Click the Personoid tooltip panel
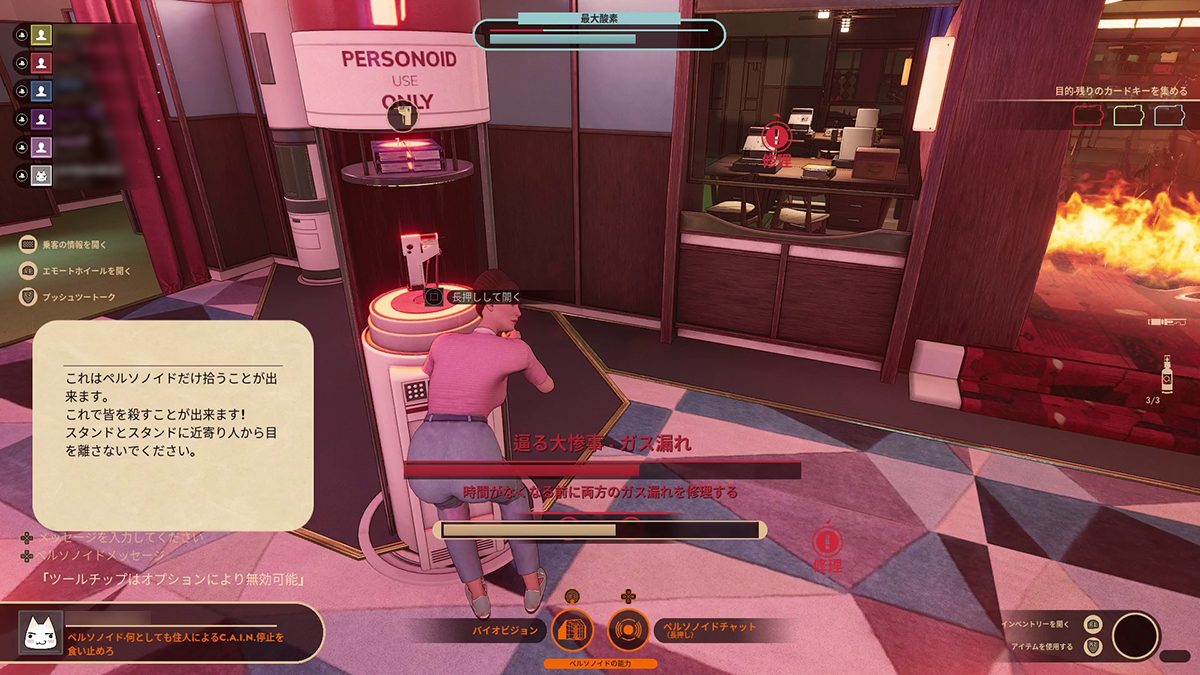This screenshot has height=675, width=1200. click(x=173, y=425)
